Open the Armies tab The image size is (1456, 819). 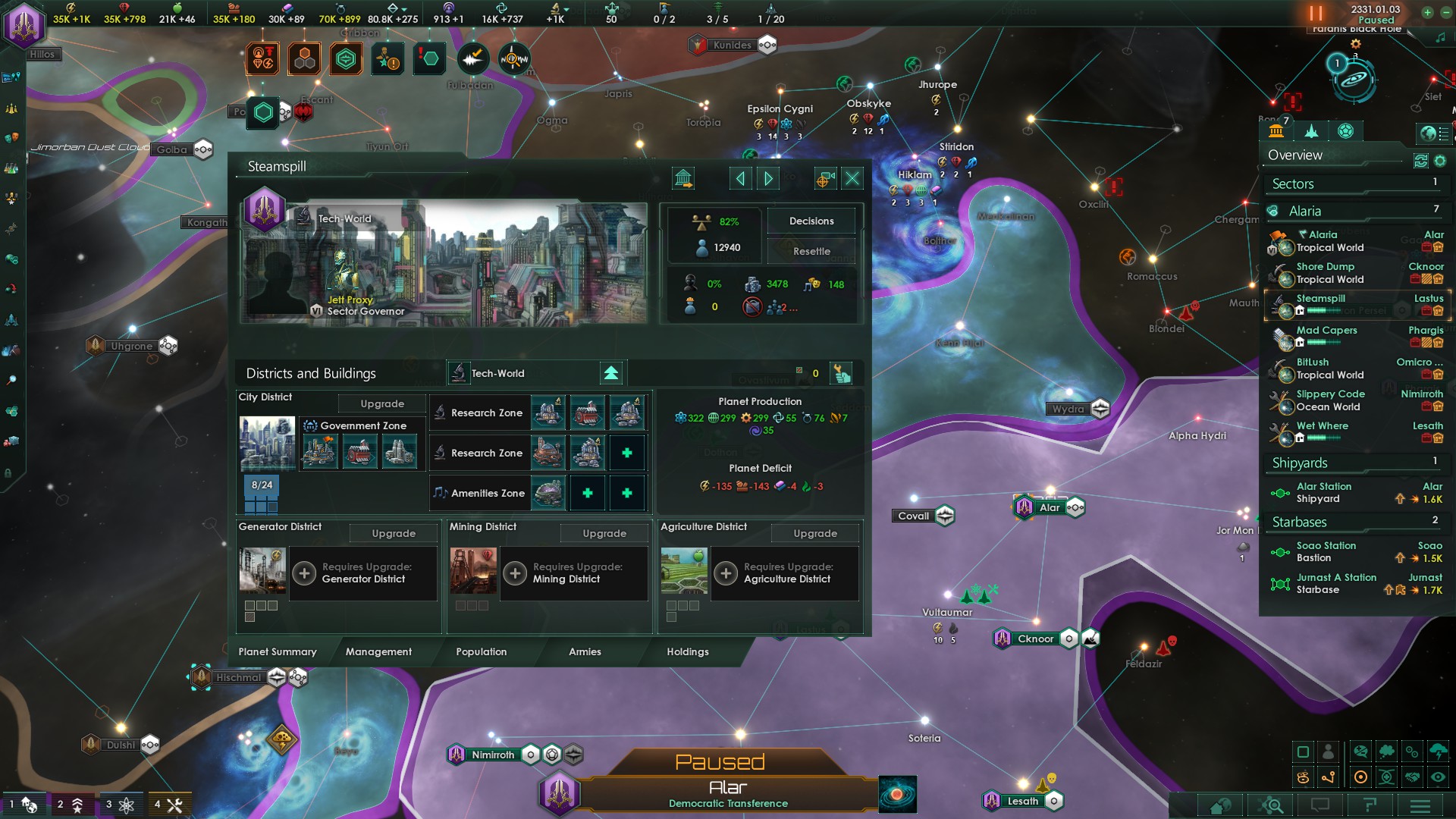tap(585, 652)
